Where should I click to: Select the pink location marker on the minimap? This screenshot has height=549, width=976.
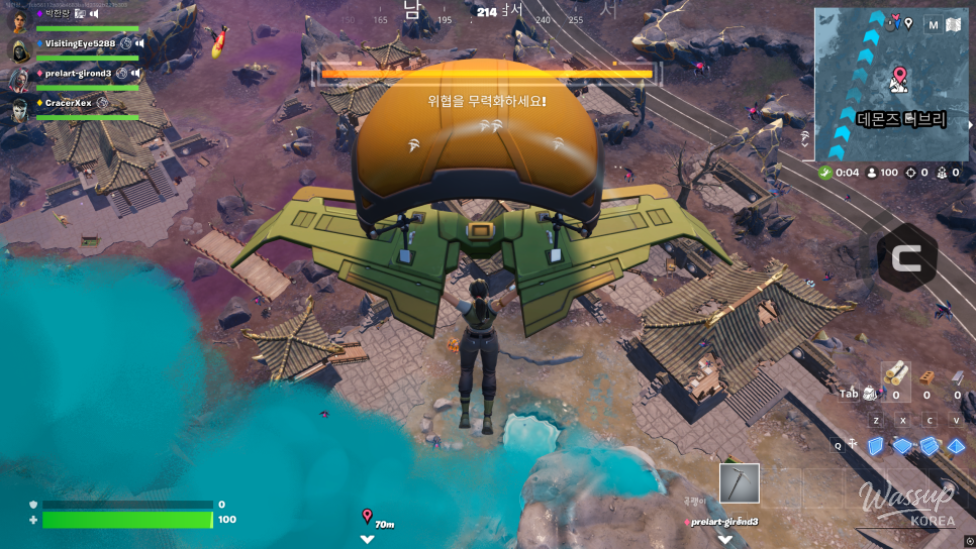tap(899, 76)
